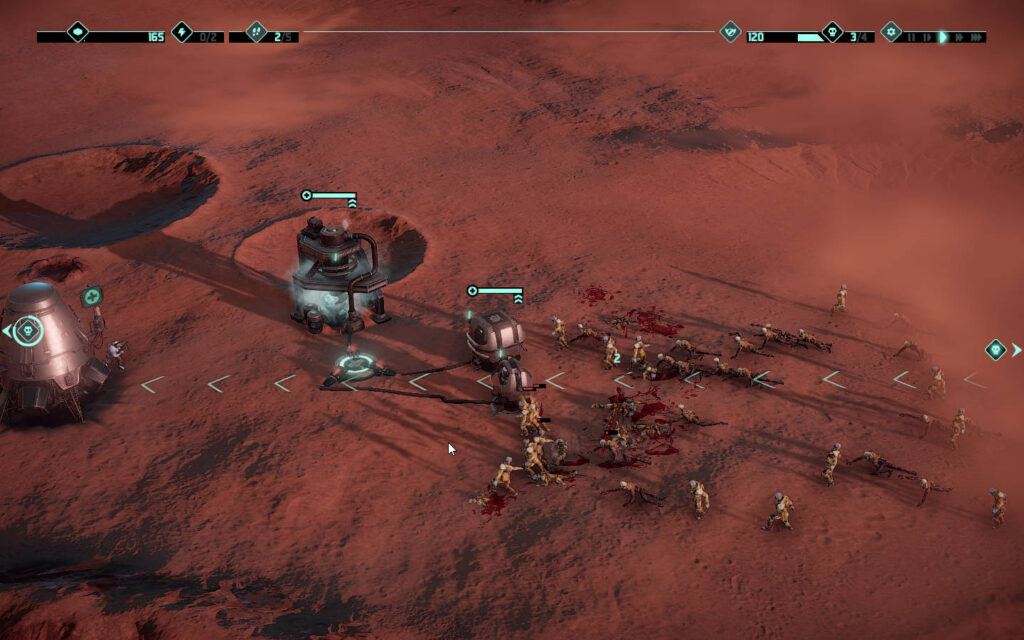Pause the game speed
This screenshot has height=640, width=1024.
(x=910, y=37)
